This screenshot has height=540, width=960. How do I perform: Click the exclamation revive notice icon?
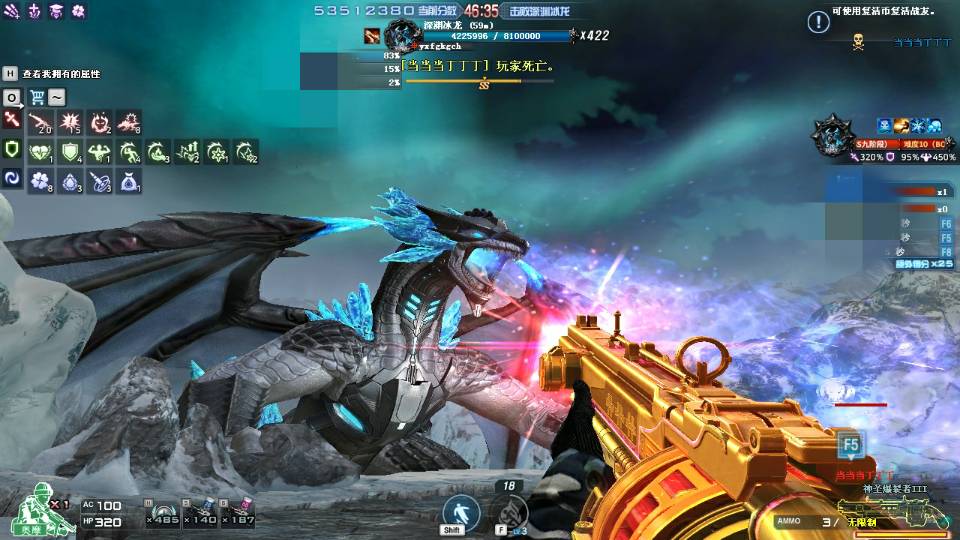(818, 22)
